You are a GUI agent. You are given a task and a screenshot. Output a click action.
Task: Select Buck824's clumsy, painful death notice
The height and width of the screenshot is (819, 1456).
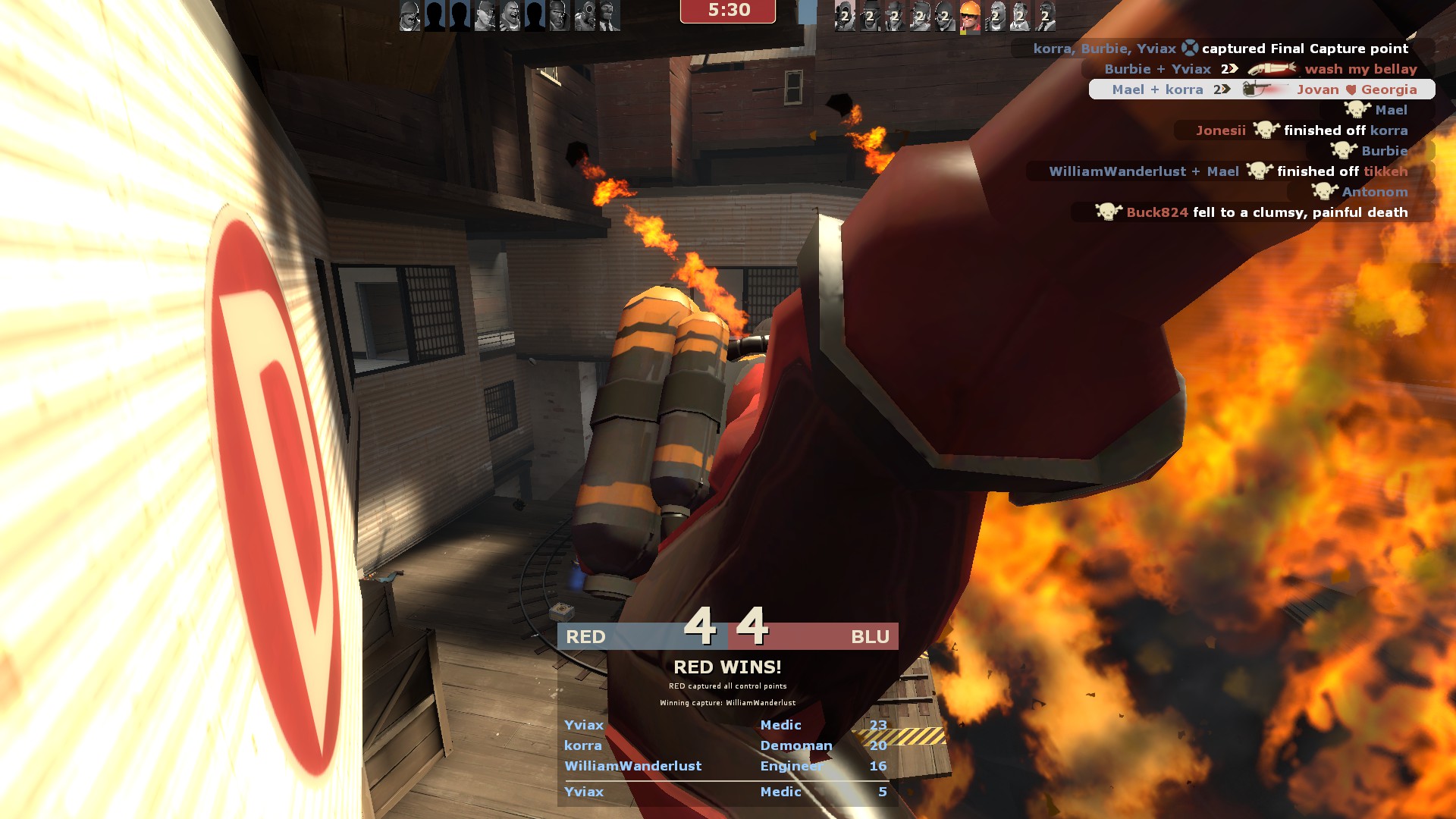[1251, 212]
